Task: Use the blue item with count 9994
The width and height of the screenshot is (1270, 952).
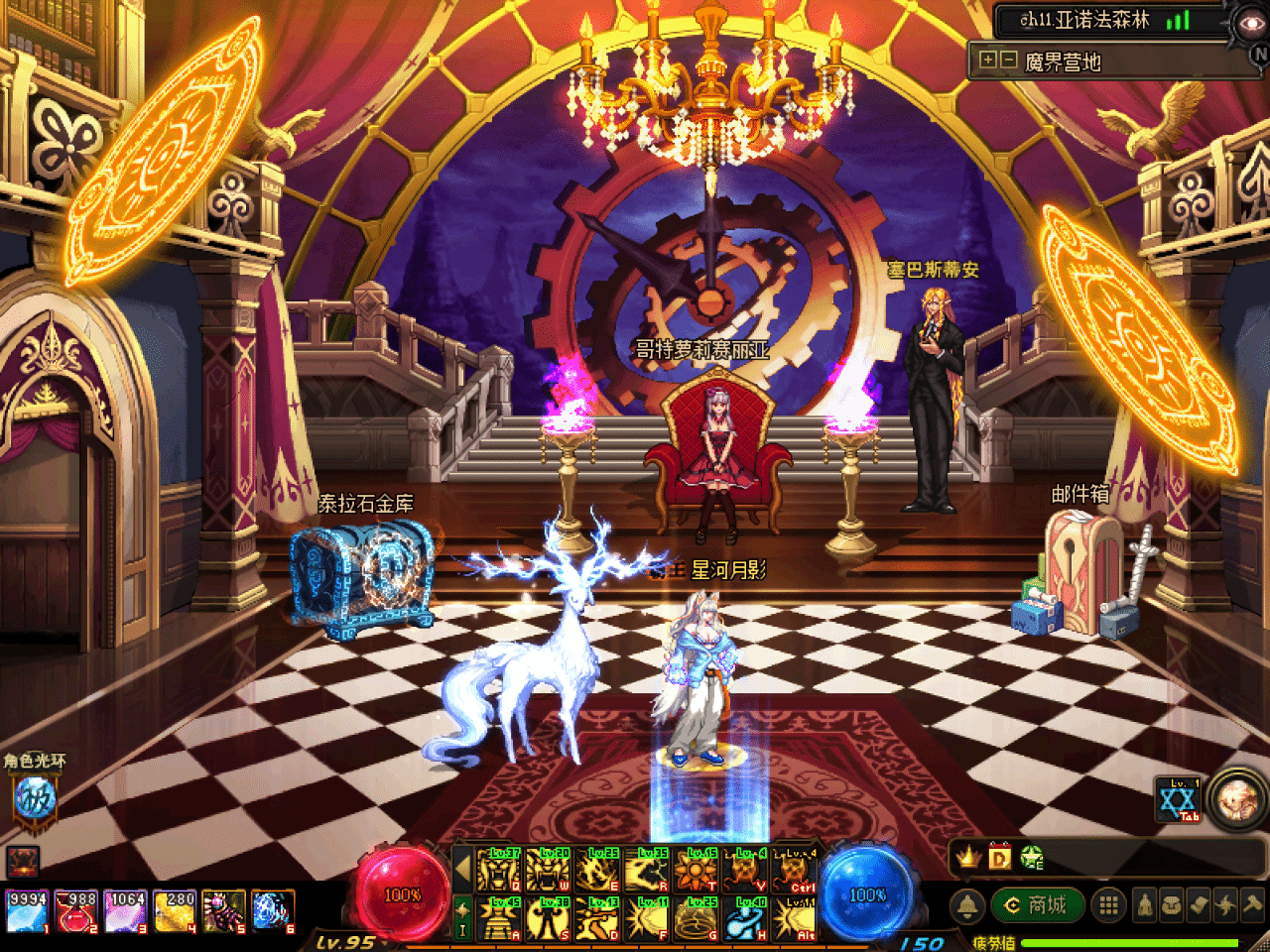Action: click(x=27, y=911)
